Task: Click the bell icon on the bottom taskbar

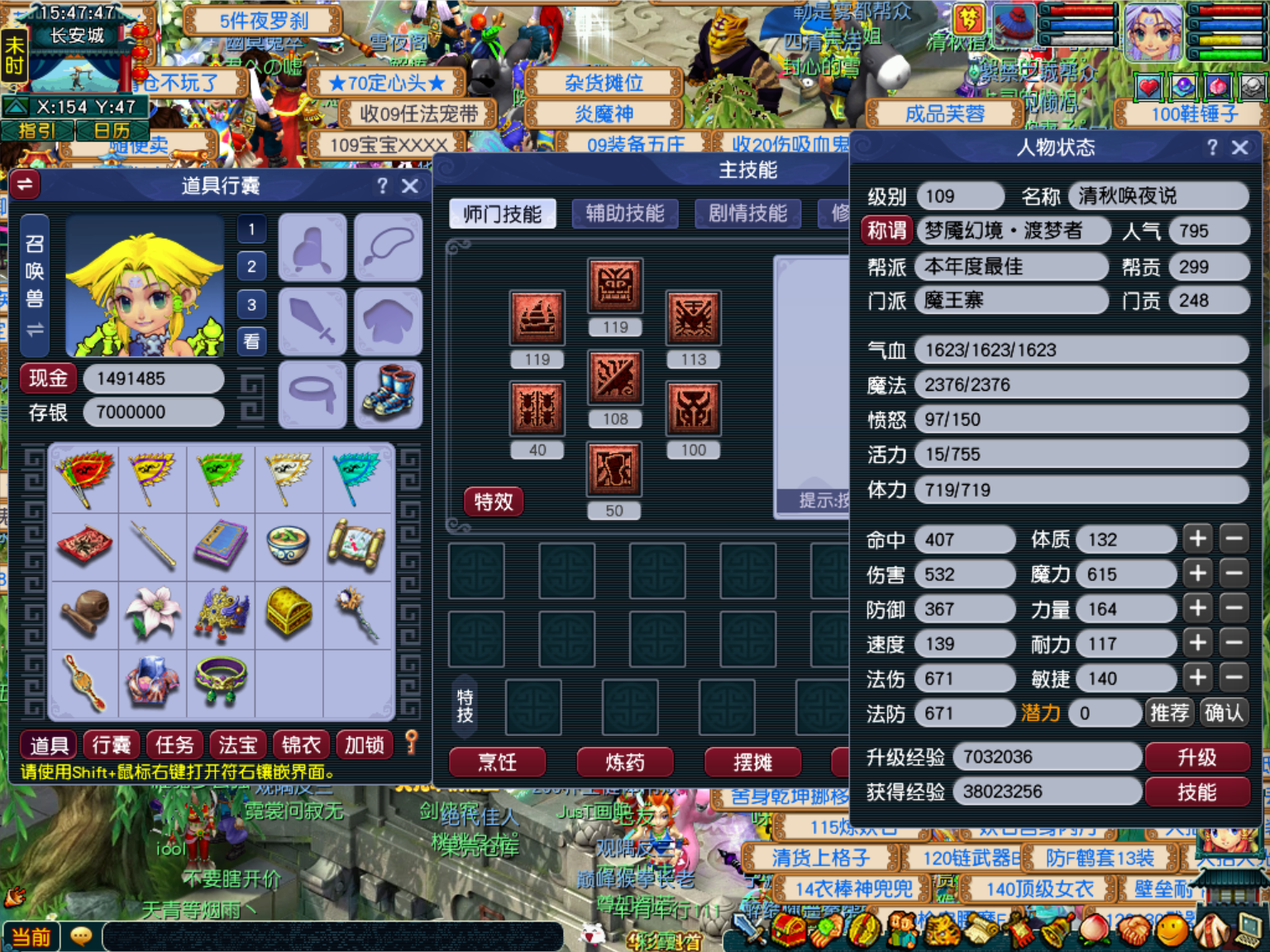Action: coord(1057,934)
